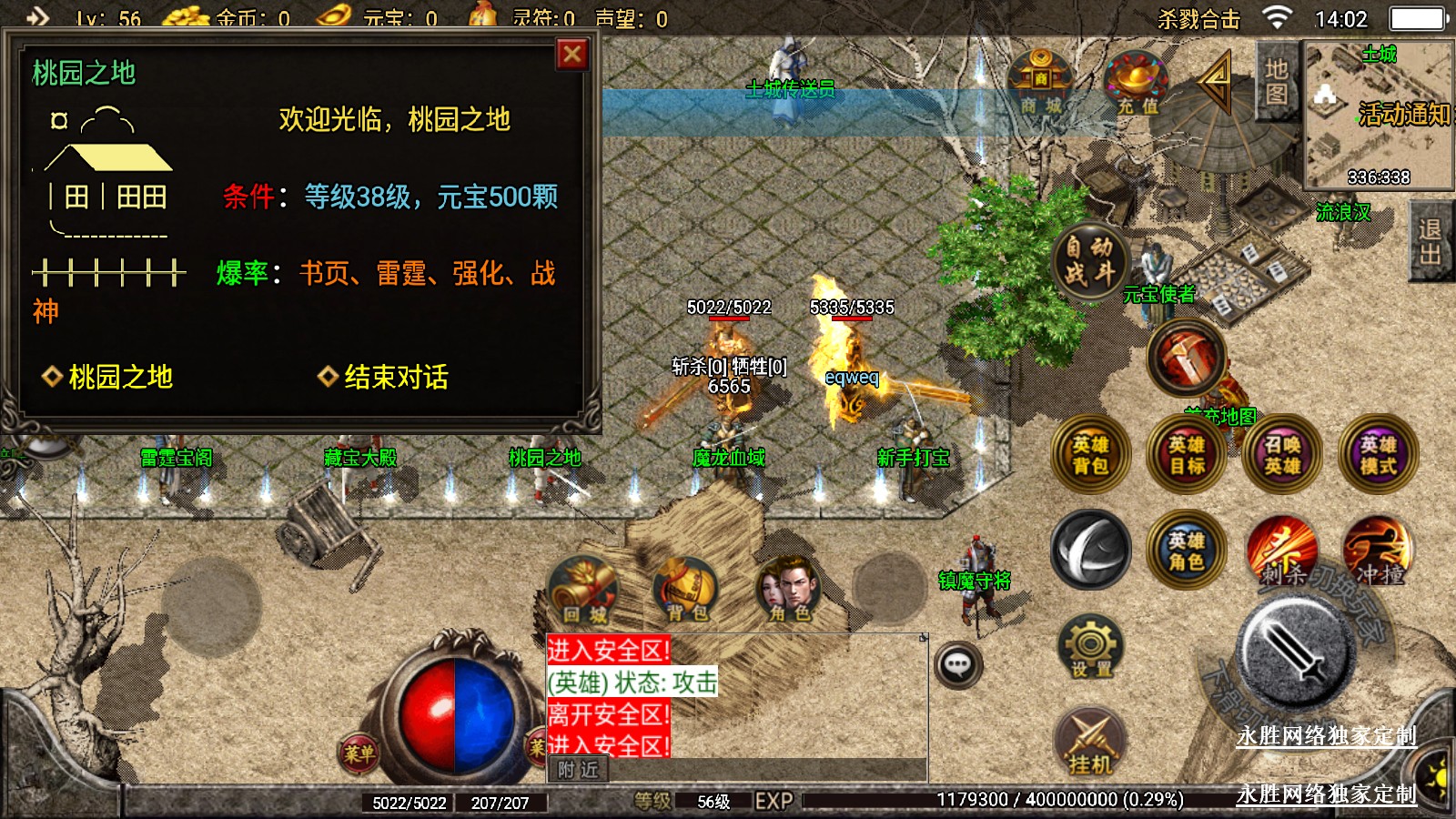
Task: Switch 英雄模式 hero mode
Action: pos(1378,455)
